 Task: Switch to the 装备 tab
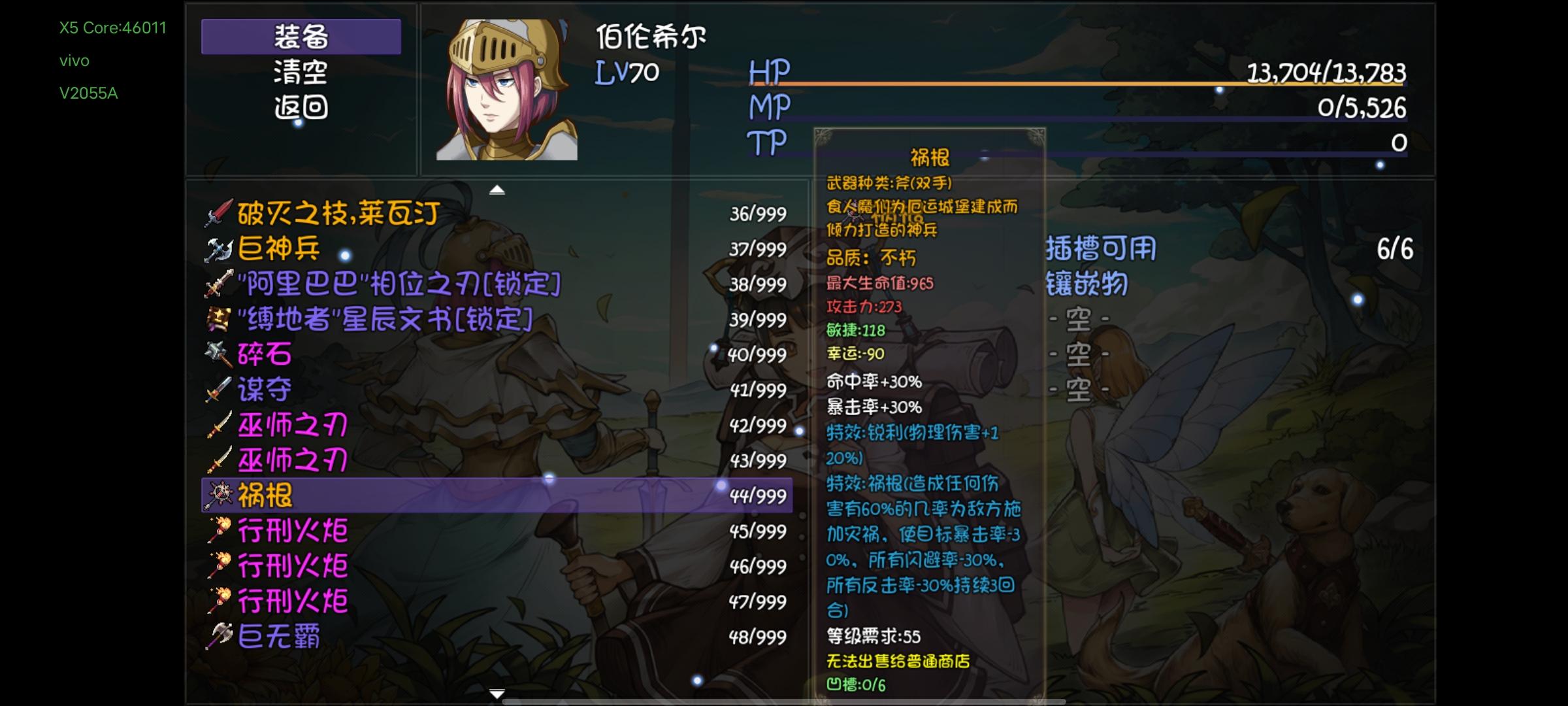coord(301,37)
